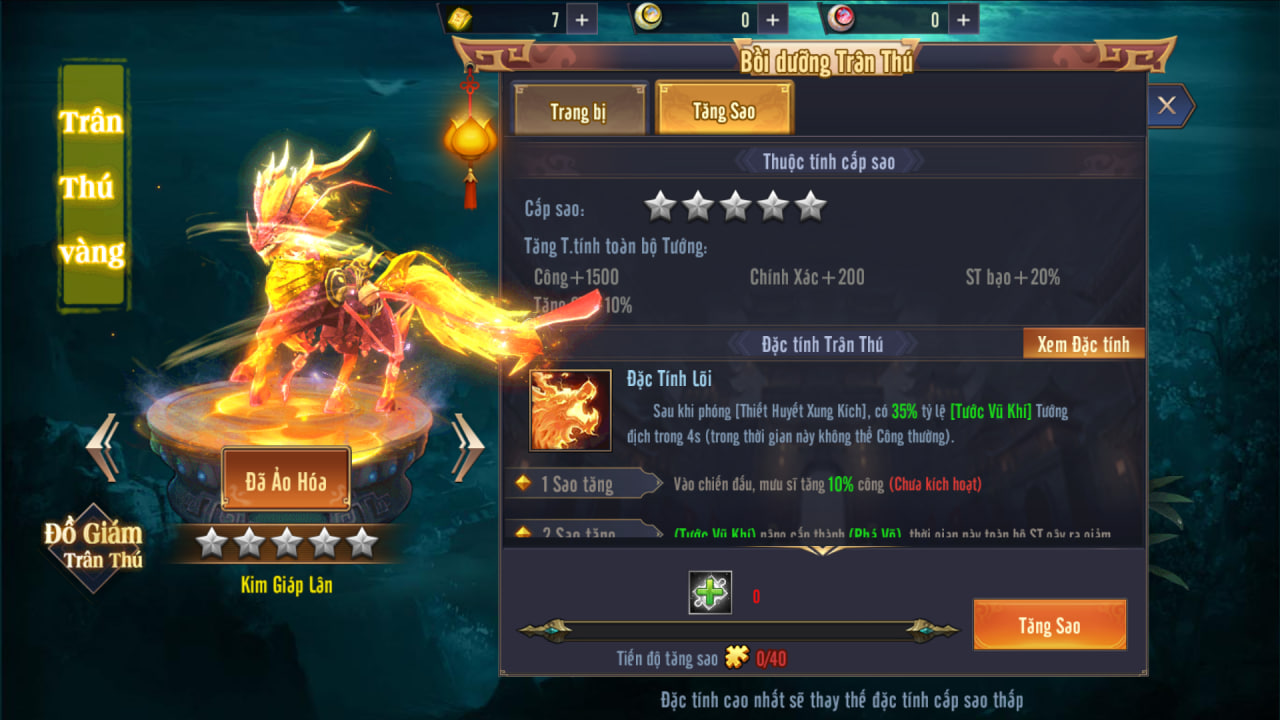1280x720 pixels.
Task: Switch to the Trang bị tab
Action: [578, 110]
